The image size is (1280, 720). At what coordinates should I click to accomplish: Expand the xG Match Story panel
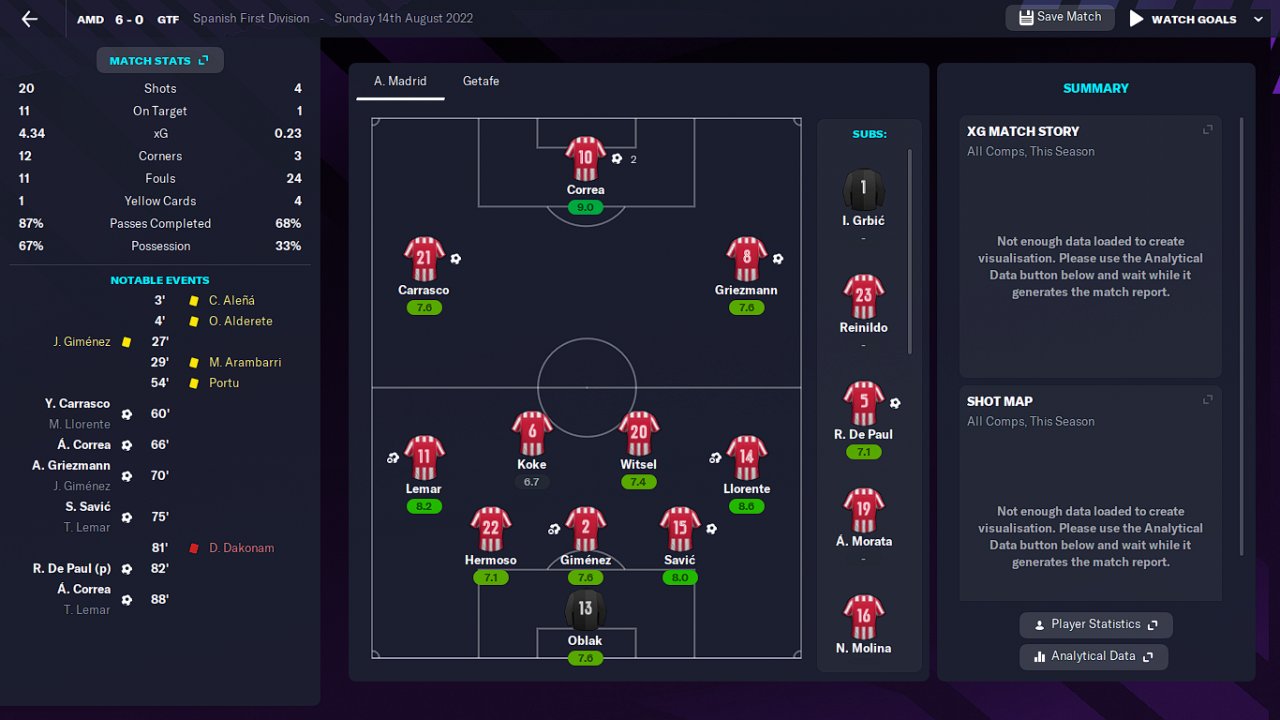click(x=1207, y=130)
